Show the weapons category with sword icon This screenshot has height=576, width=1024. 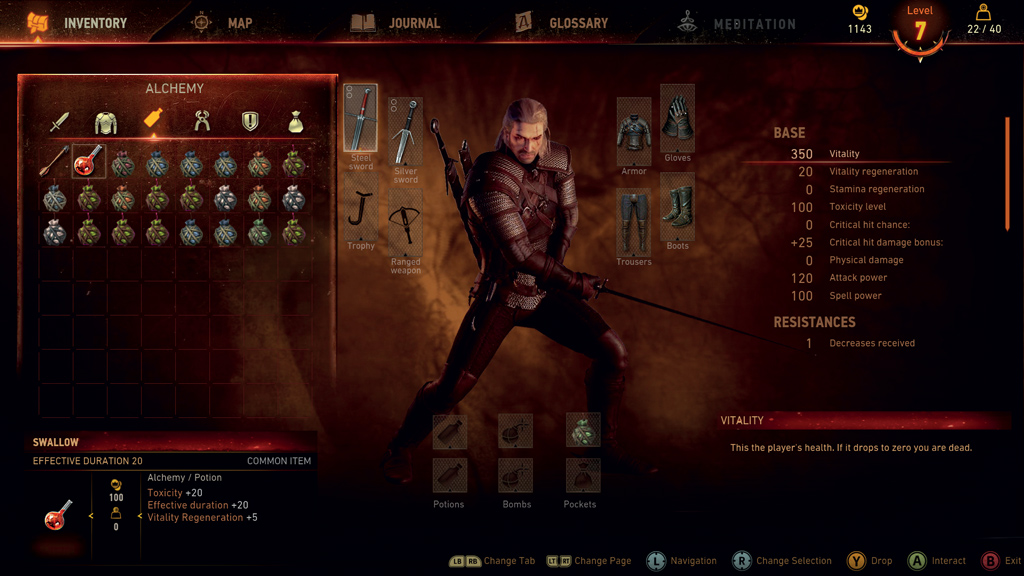[x=60, y=122]
